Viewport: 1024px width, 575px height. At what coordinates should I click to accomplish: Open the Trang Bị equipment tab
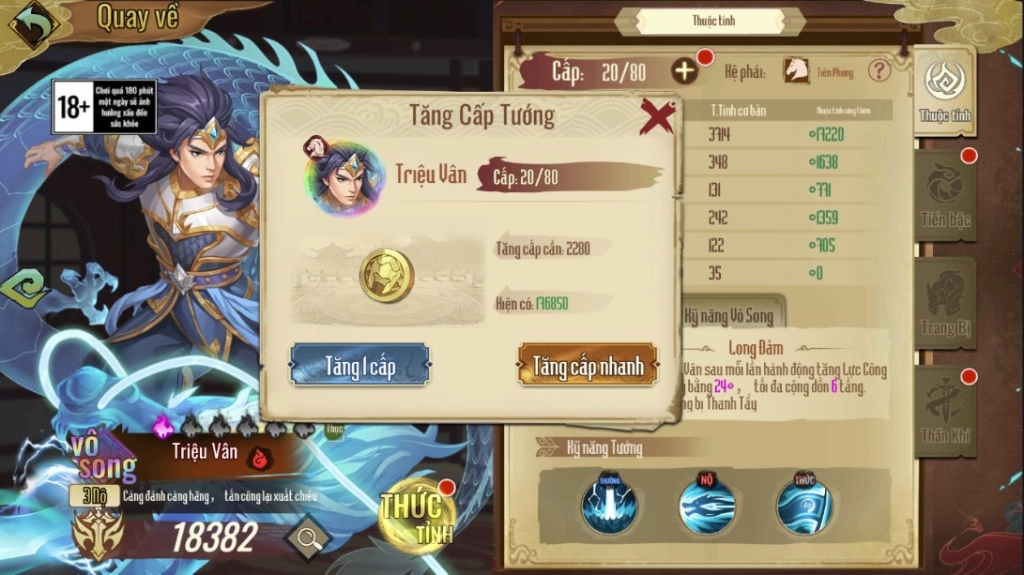pos(944,303)
